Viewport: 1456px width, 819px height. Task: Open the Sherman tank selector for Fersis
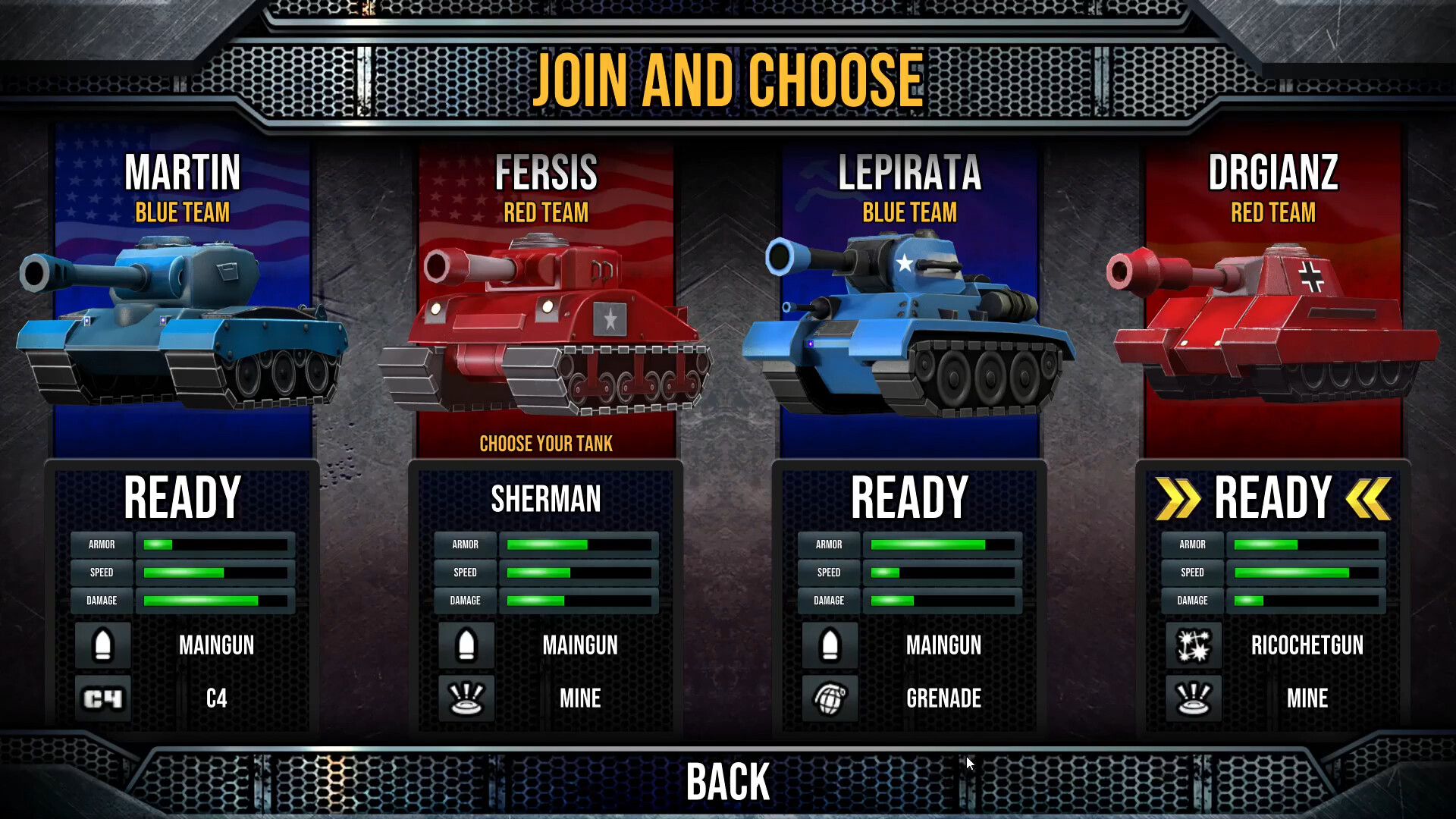544,499
